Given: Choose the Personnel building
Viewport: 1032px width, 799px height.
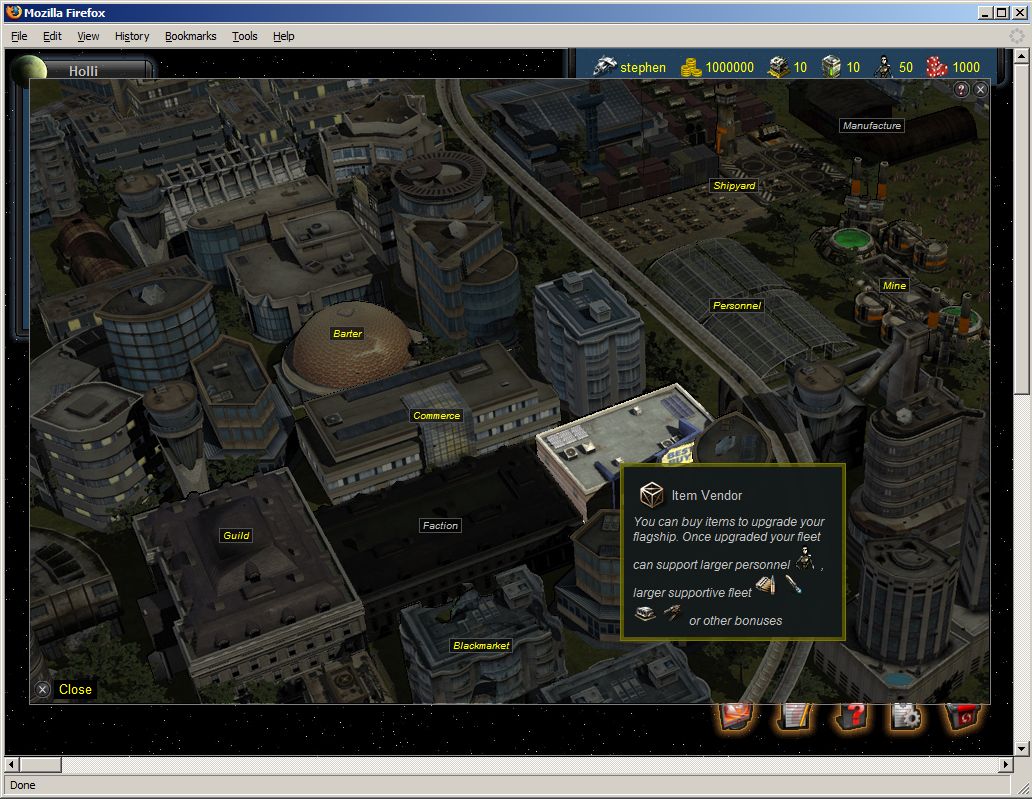Looking at the screenshot, I should tap(736, 306).
